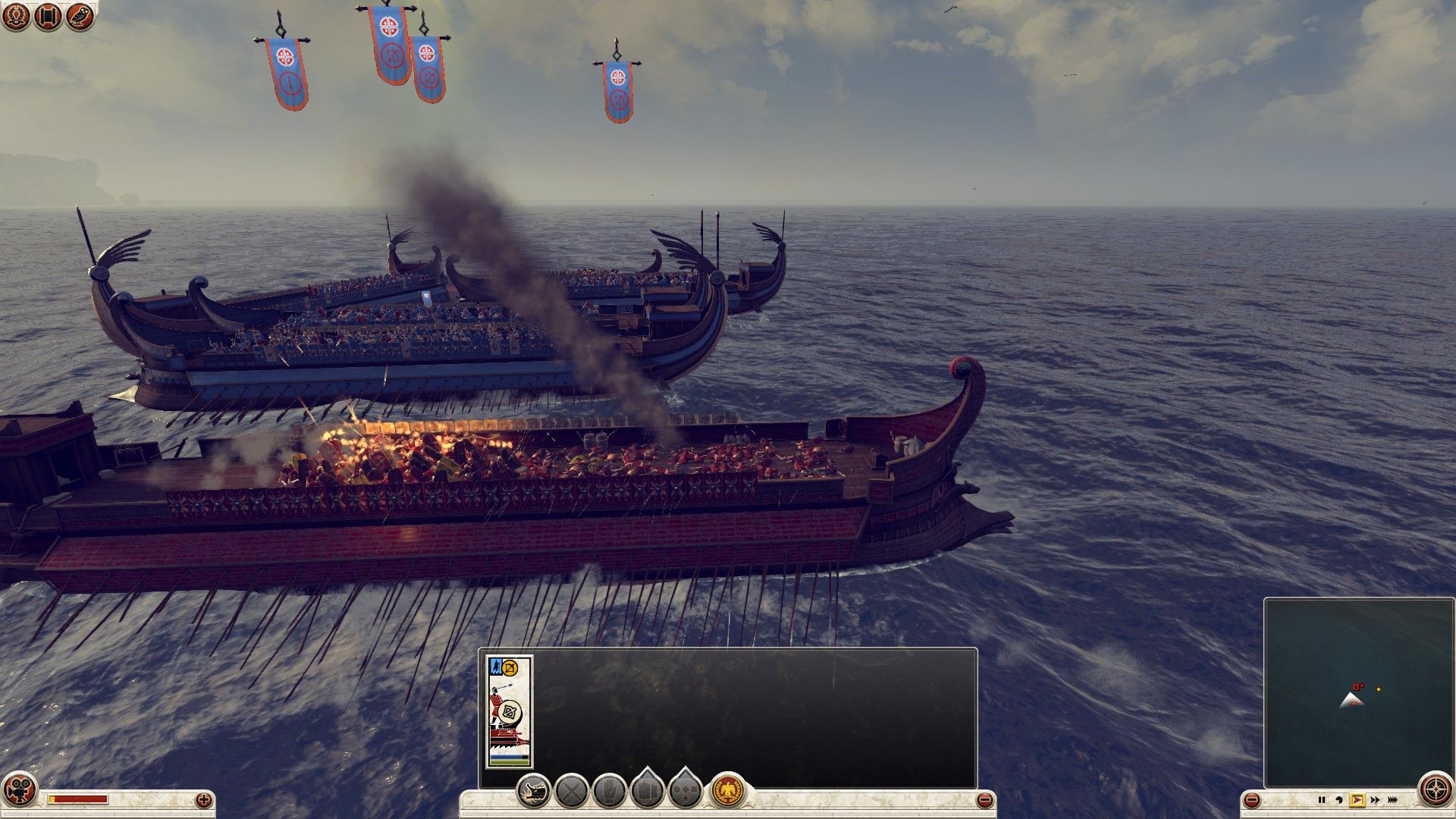The image size is (1456, 819).
Task: Collapse the unit panel with red minus
Action: [984, 799]
